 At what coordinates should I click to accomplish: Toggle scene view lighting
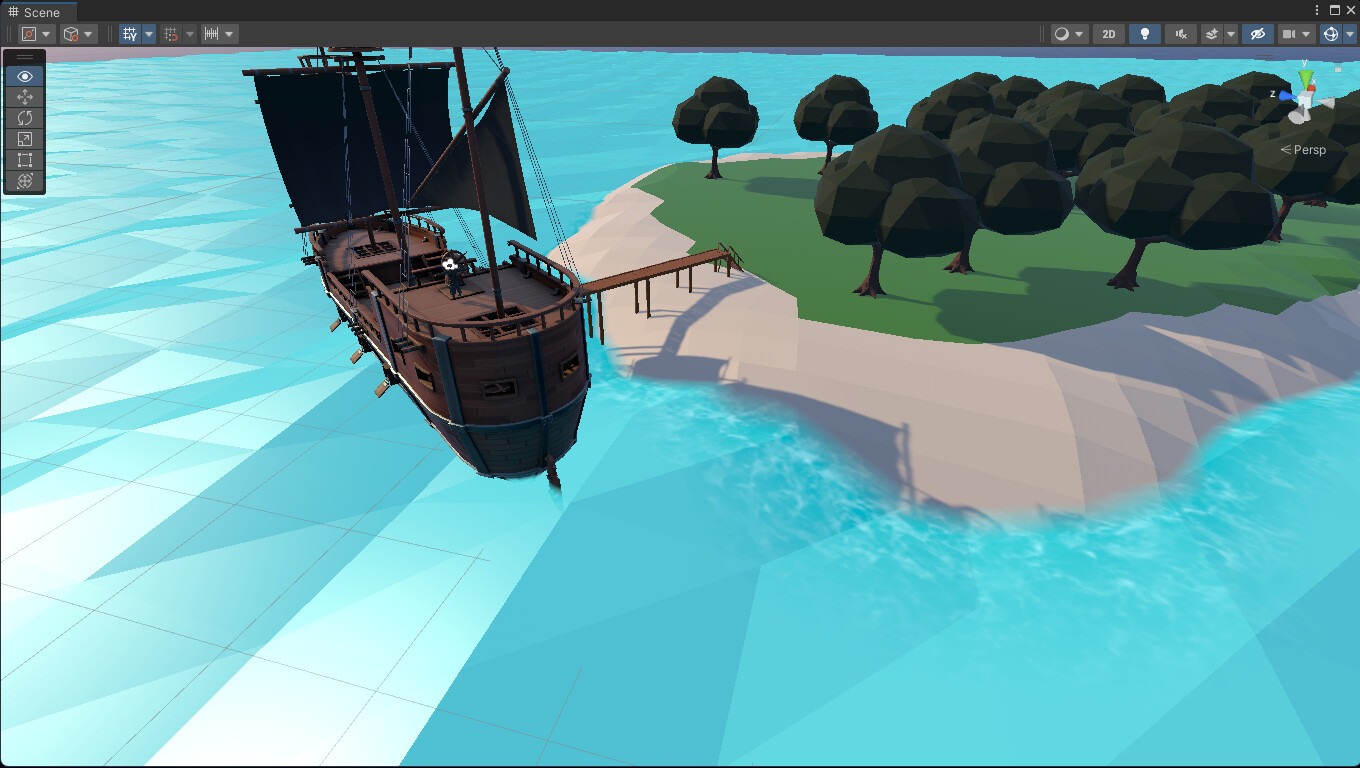1145,34
